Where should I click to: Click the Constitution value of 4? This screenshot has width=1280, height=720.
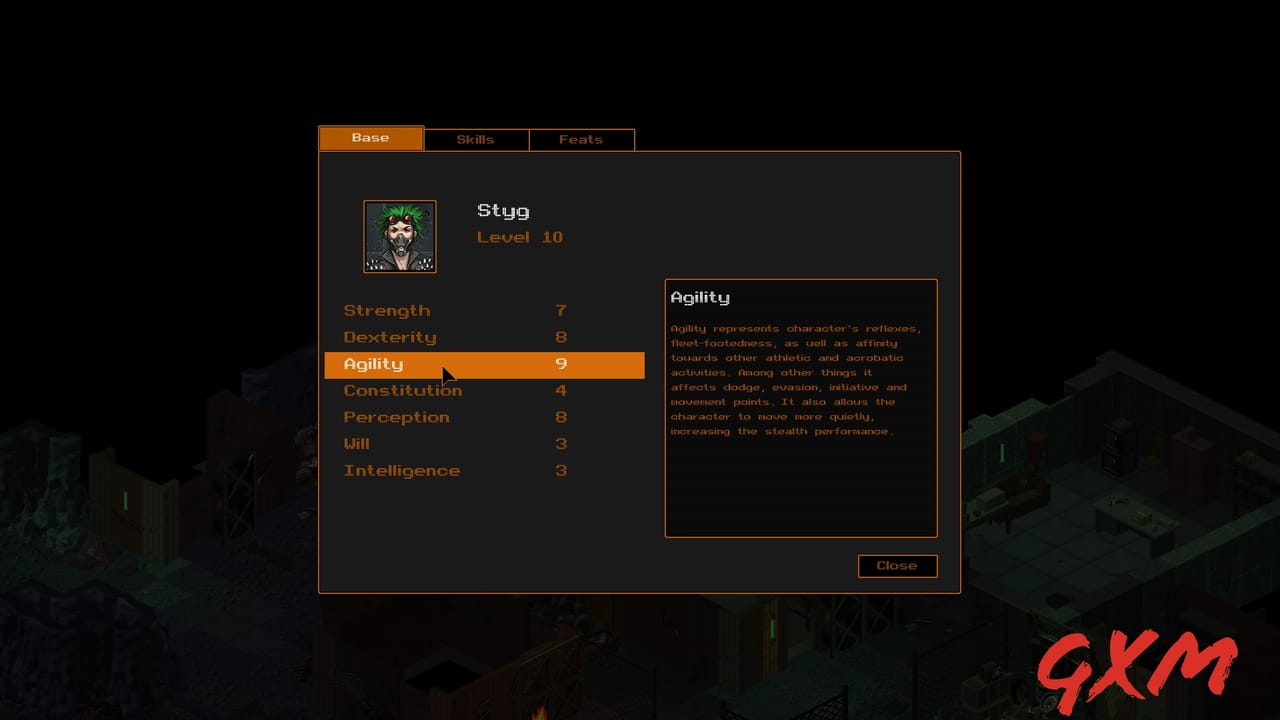pyautogui.click(x=561, y=390)
